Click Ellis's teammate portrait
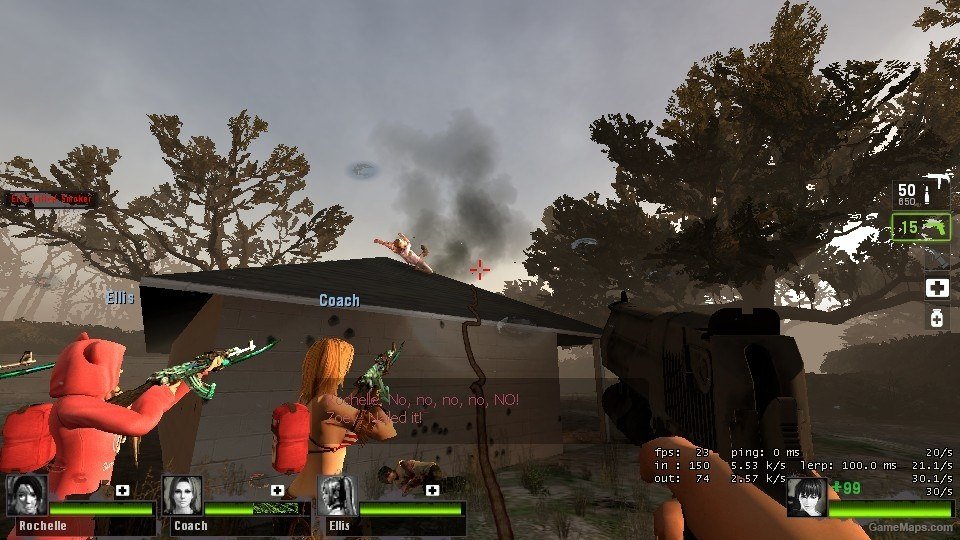This screenshot has height=540, width=960. (337, 495)
